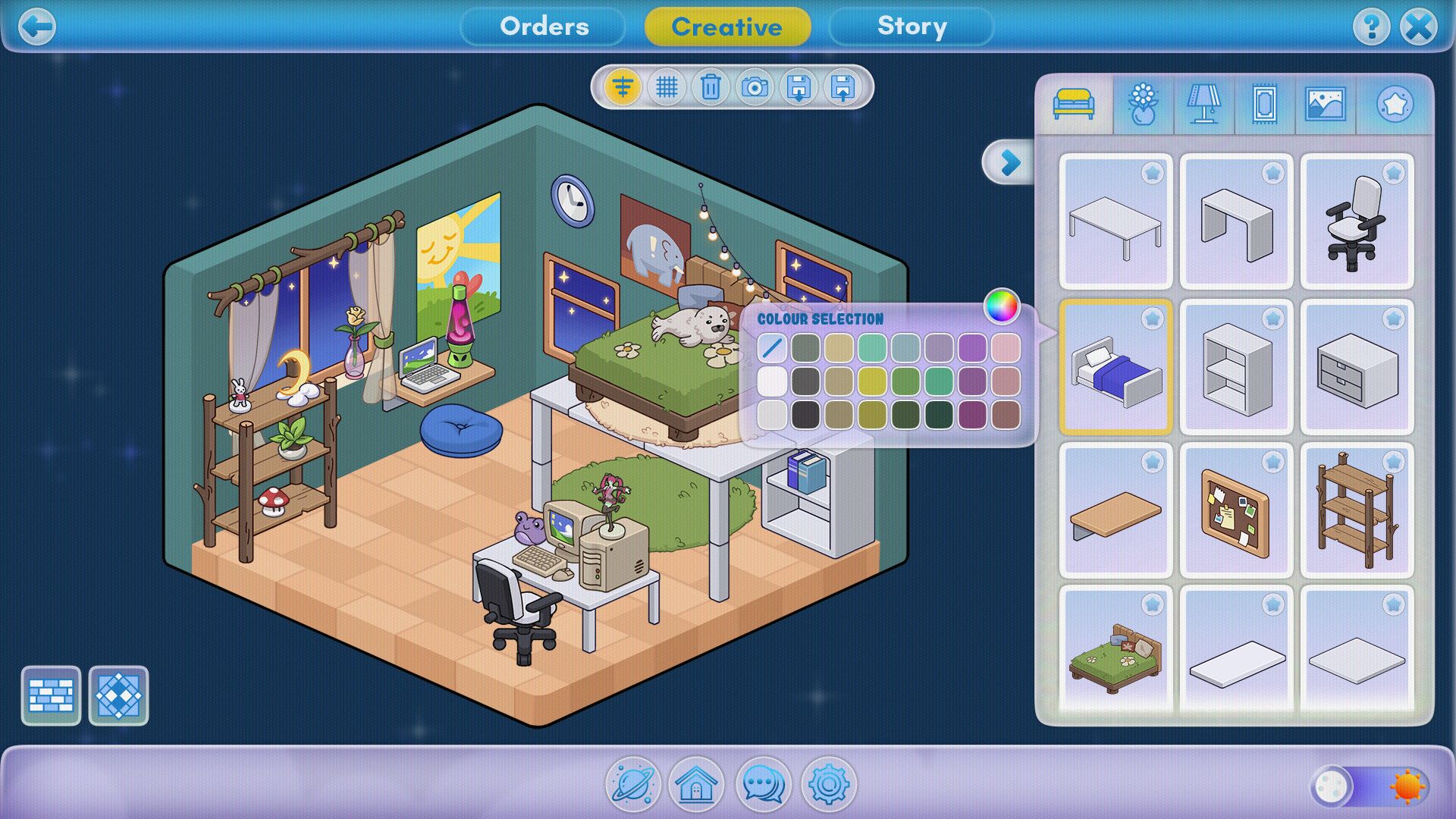Open the help question mark button
The height and width of the screenshot is (819, 1456).
click(1370, 27)
